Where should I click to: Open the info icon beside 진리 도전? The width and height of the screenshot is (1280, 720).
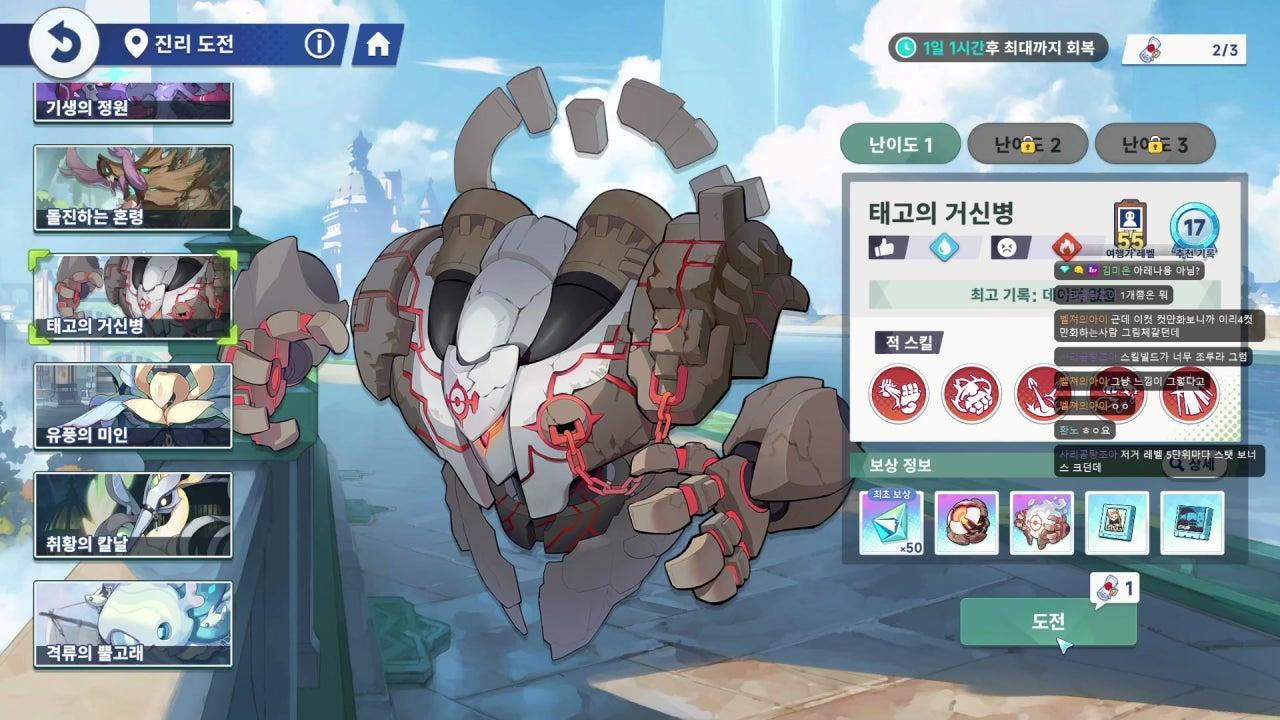click(x=318, y=44)
